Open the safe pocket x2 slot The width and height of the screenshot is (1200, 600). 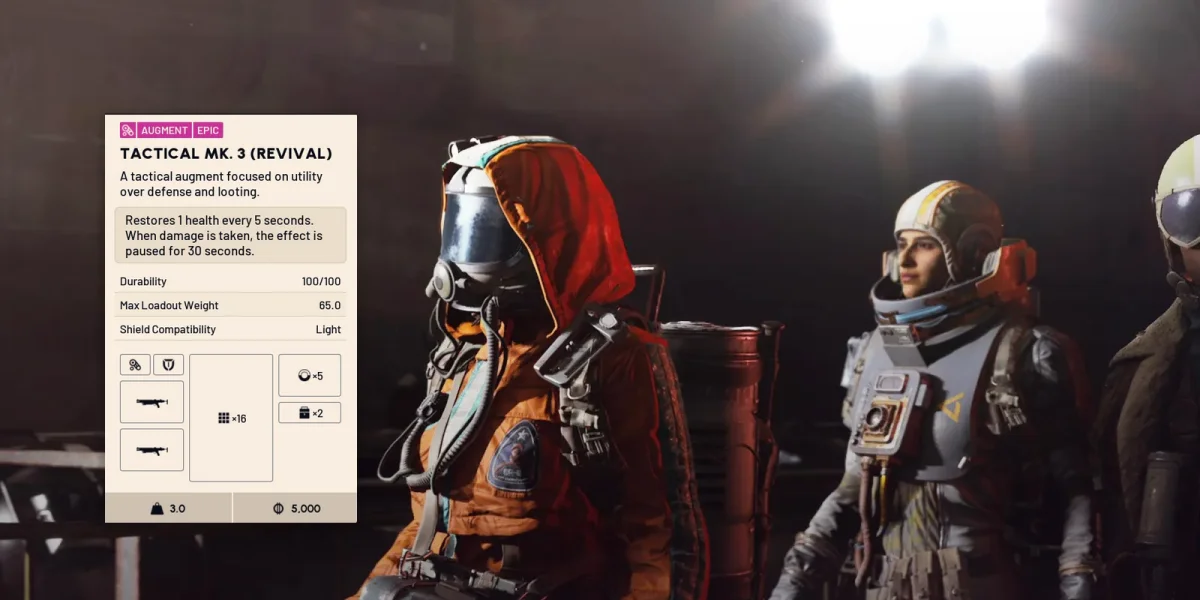coord(310,413)
